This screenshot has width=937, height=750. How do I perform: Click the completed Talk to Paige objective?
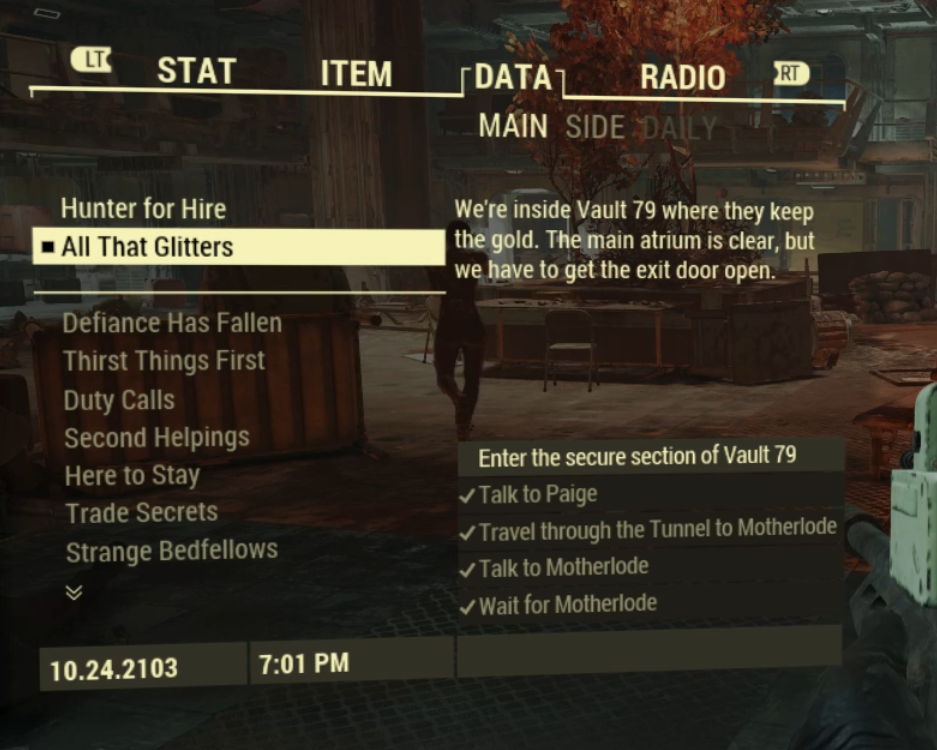coord(538,494)
